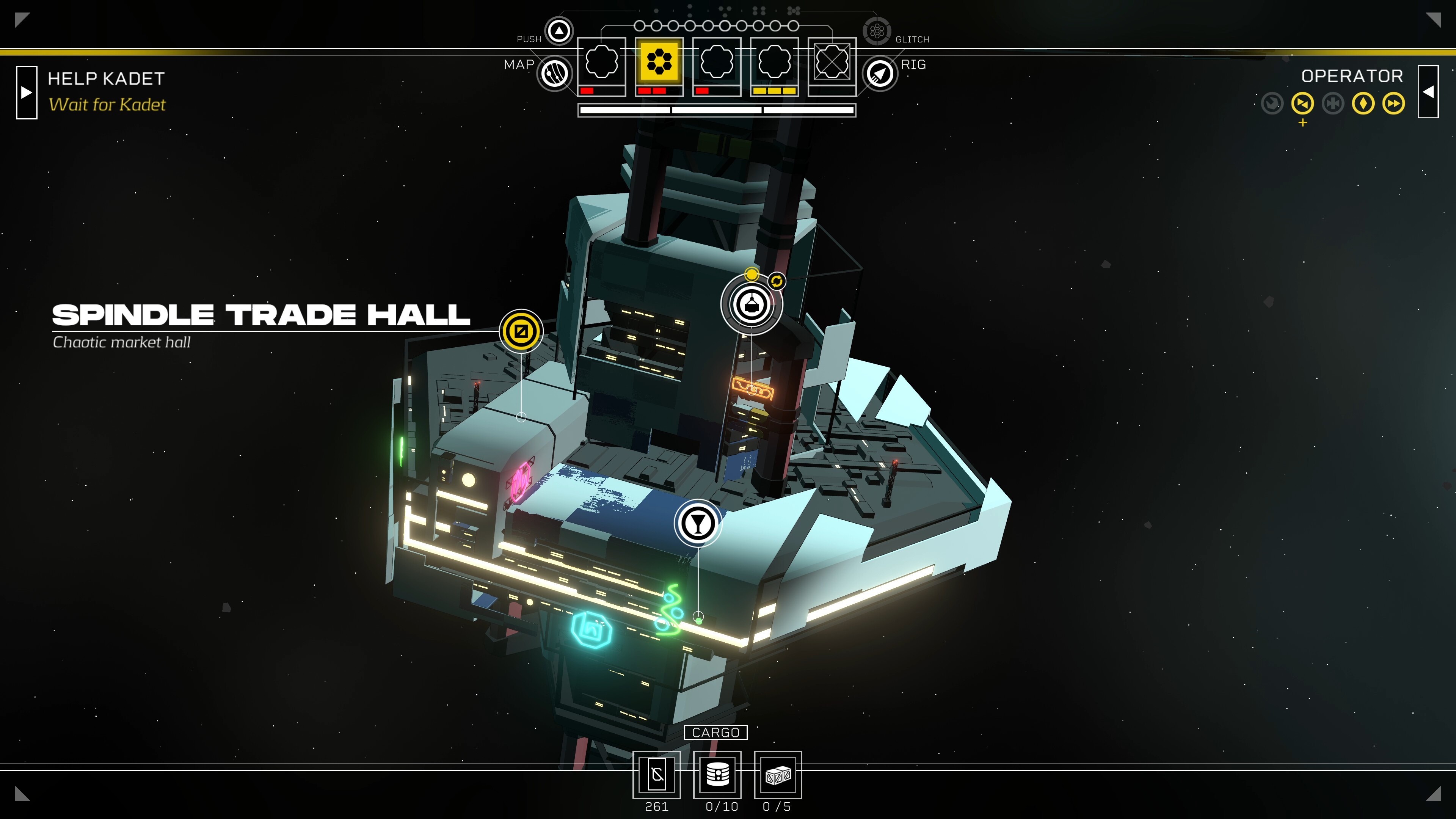Select the Spindle Trade Hall yellow marker
The height and width of the screenshot is (819, 1456).
tap(521, 331)
